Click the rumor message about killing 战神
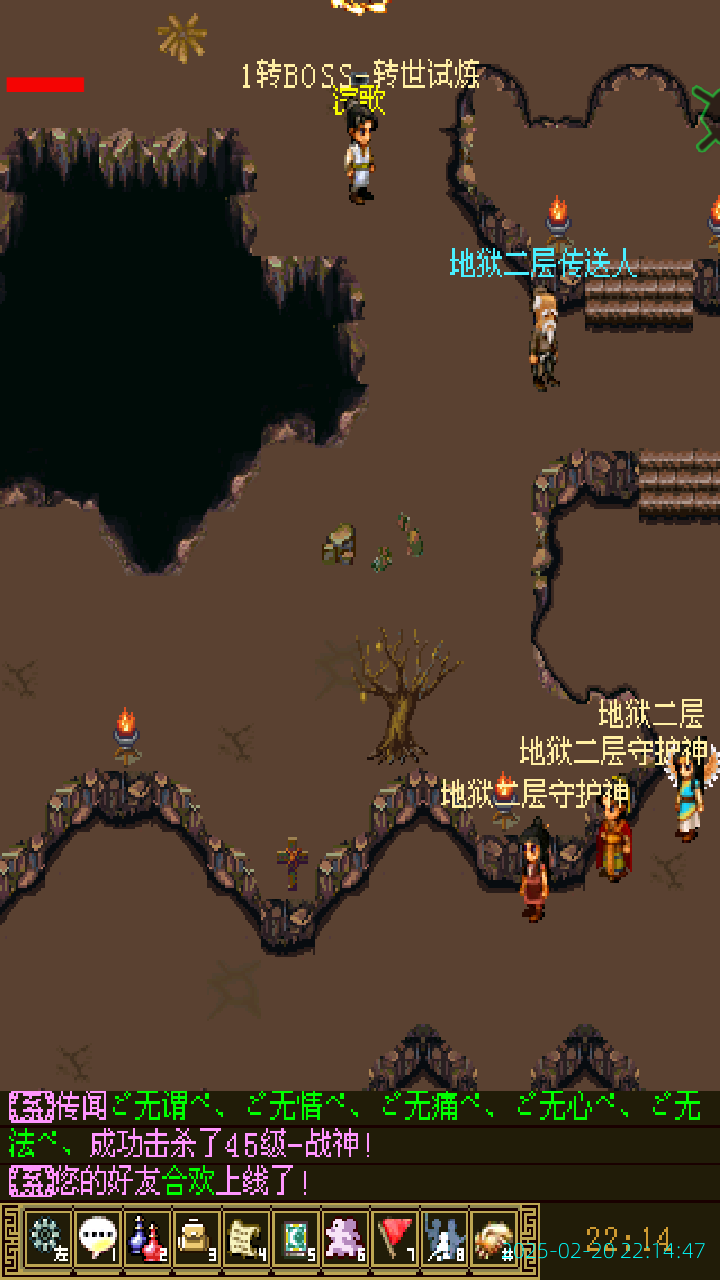This screenshot has height=1280, width=720. click(x=356, y=1125)
